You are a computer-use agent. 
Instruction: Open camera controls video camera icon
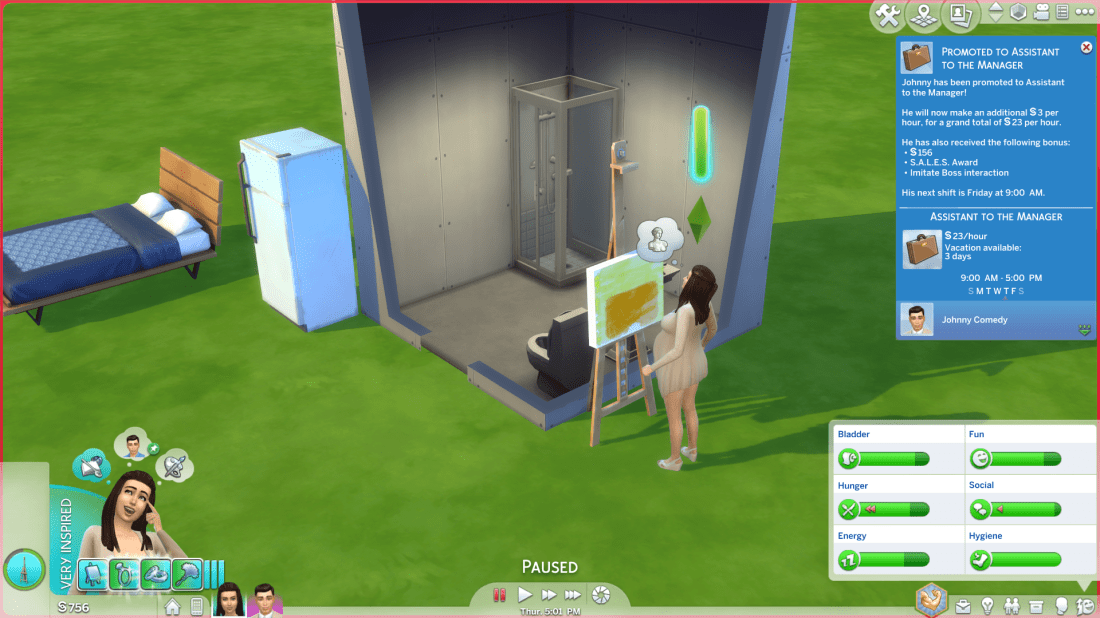click(1041, 13)
